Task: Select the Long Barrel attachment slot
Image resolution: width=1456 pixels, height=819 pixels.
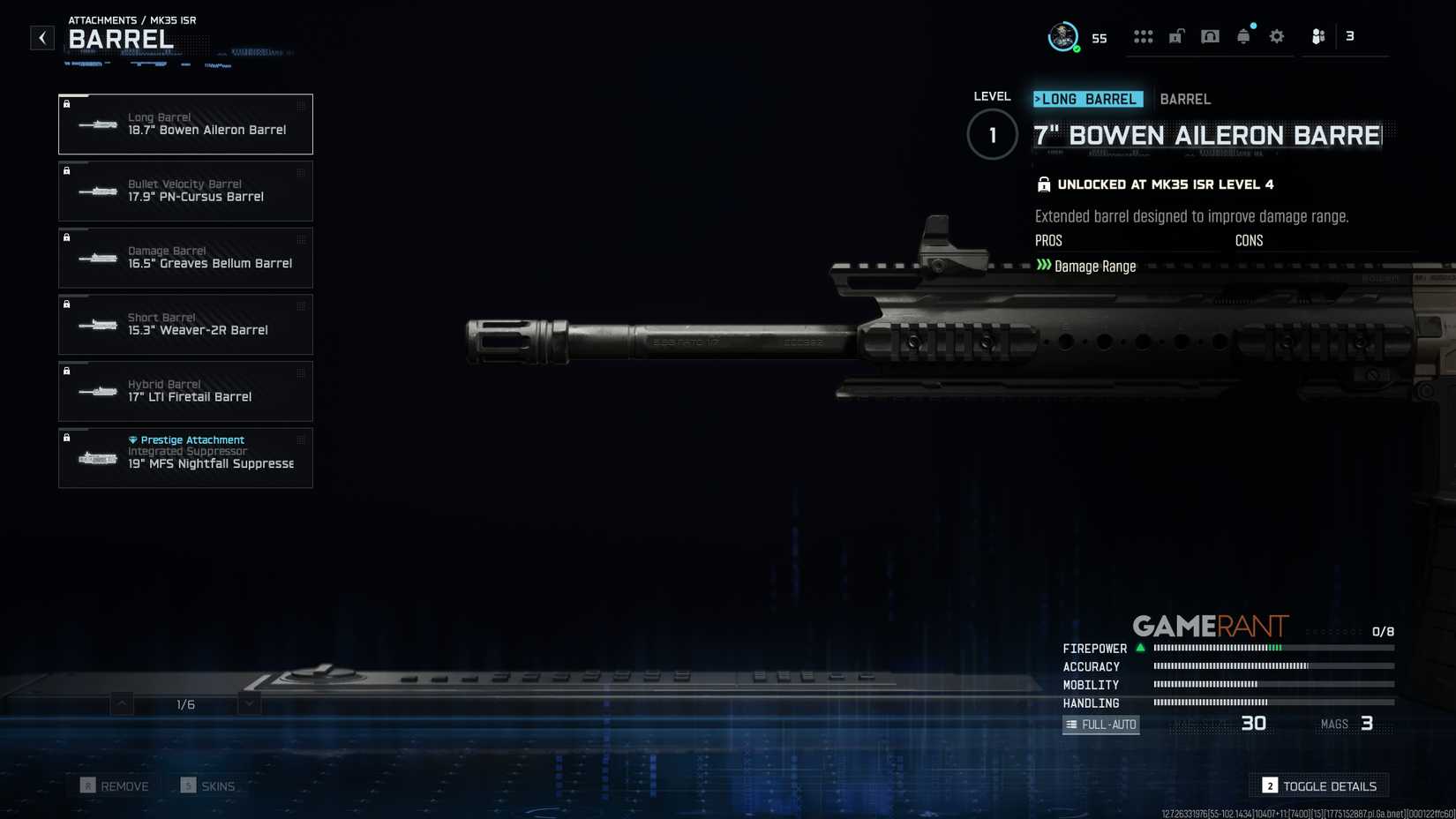Action: point(185,124)
